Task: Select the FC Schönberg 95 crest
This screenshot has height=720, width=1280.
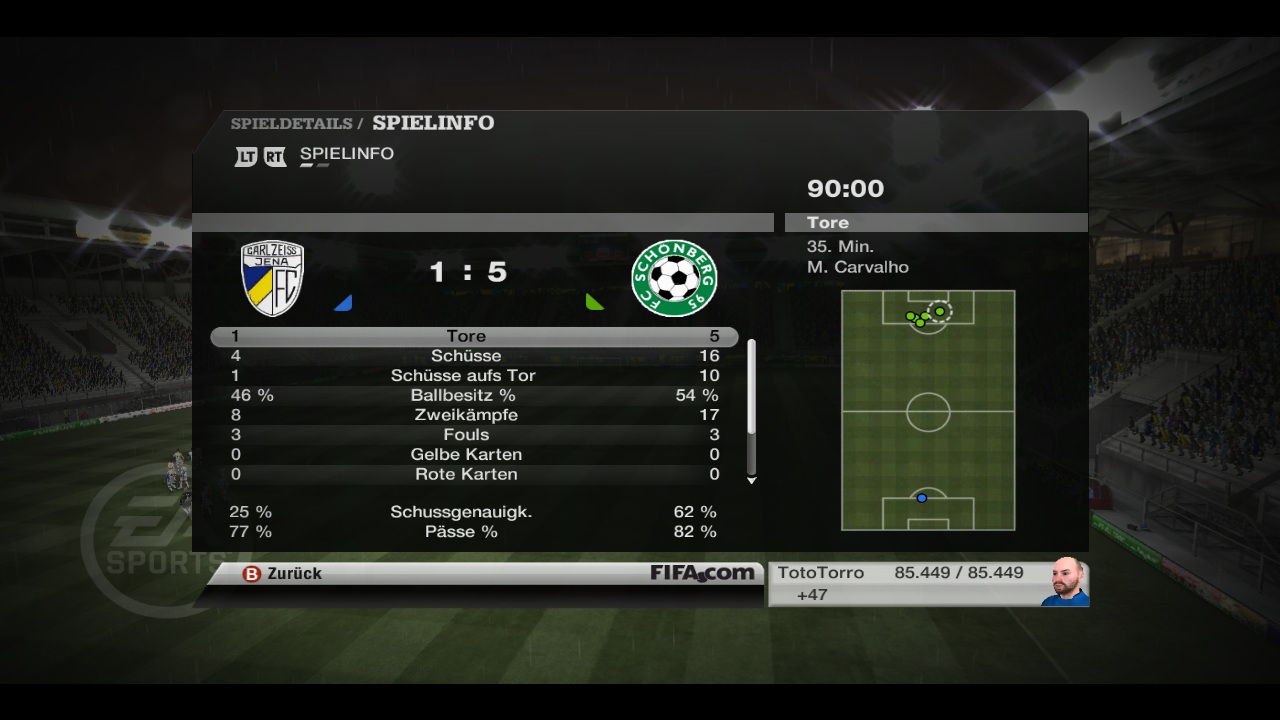Action: tap(674, 279)
